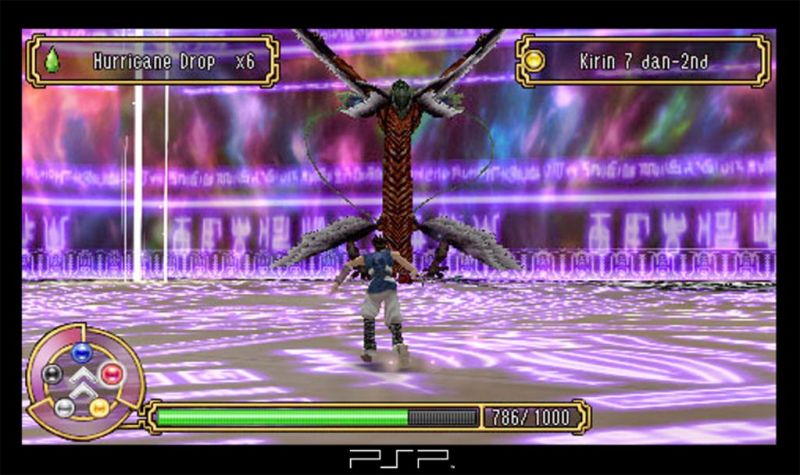
Task: Choose the red orb in the wheel
Action: point(110,374)
